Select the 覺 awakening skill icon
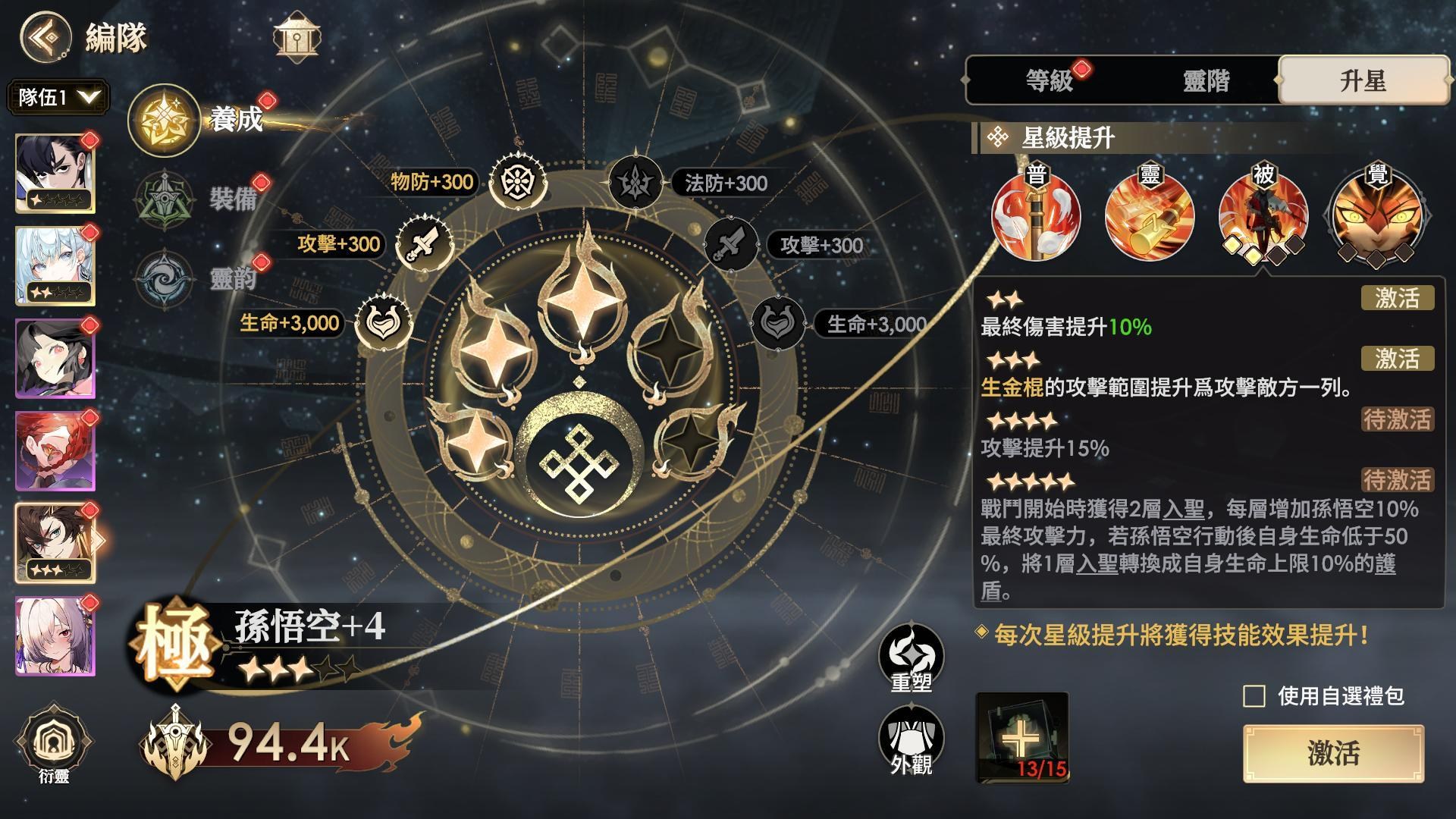Image resolution: width=1456 pixels, height=819 pixels. [x=1376, y=215]
